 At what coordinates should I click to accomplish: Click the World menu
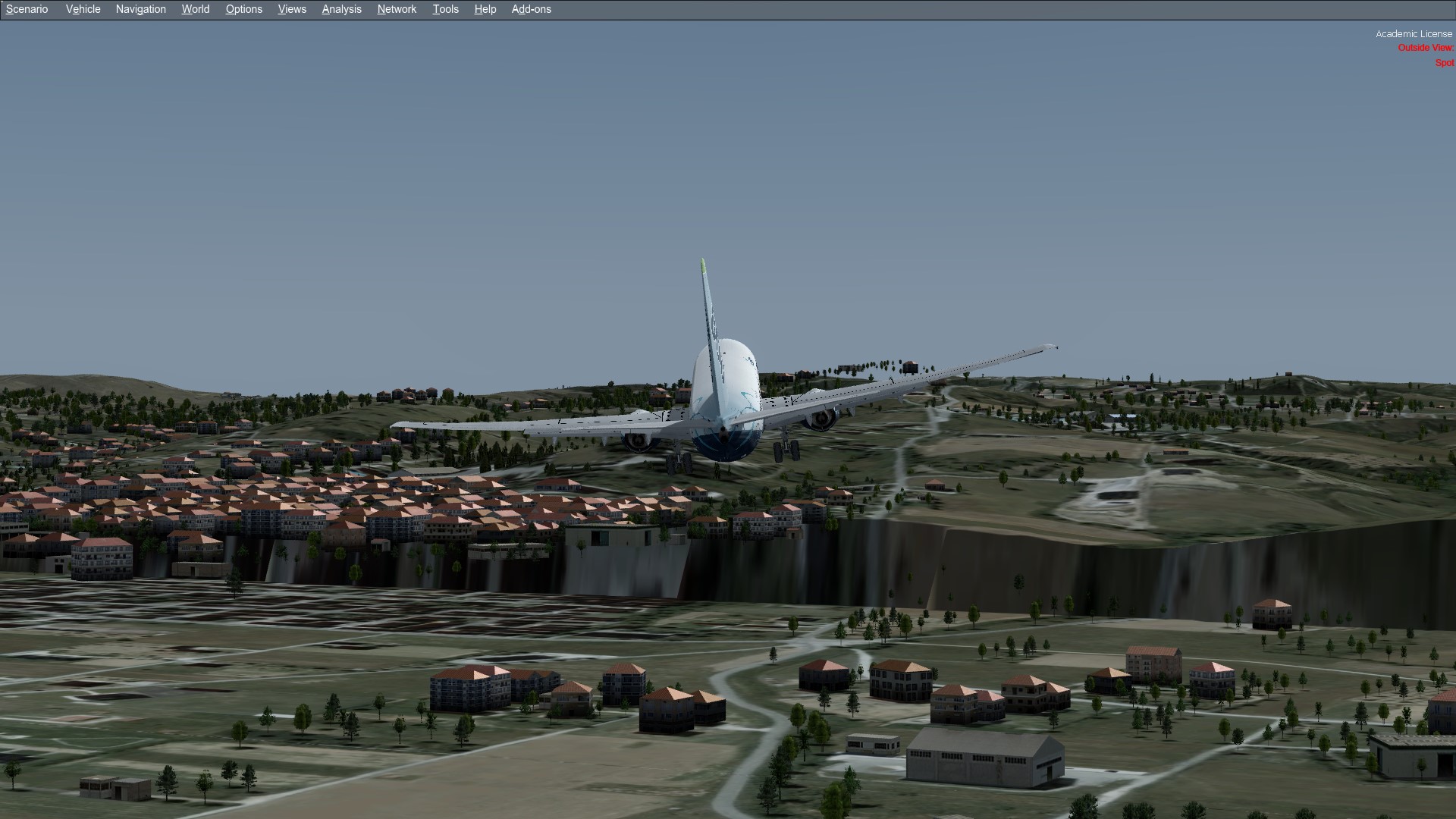[x=196, y=9]
